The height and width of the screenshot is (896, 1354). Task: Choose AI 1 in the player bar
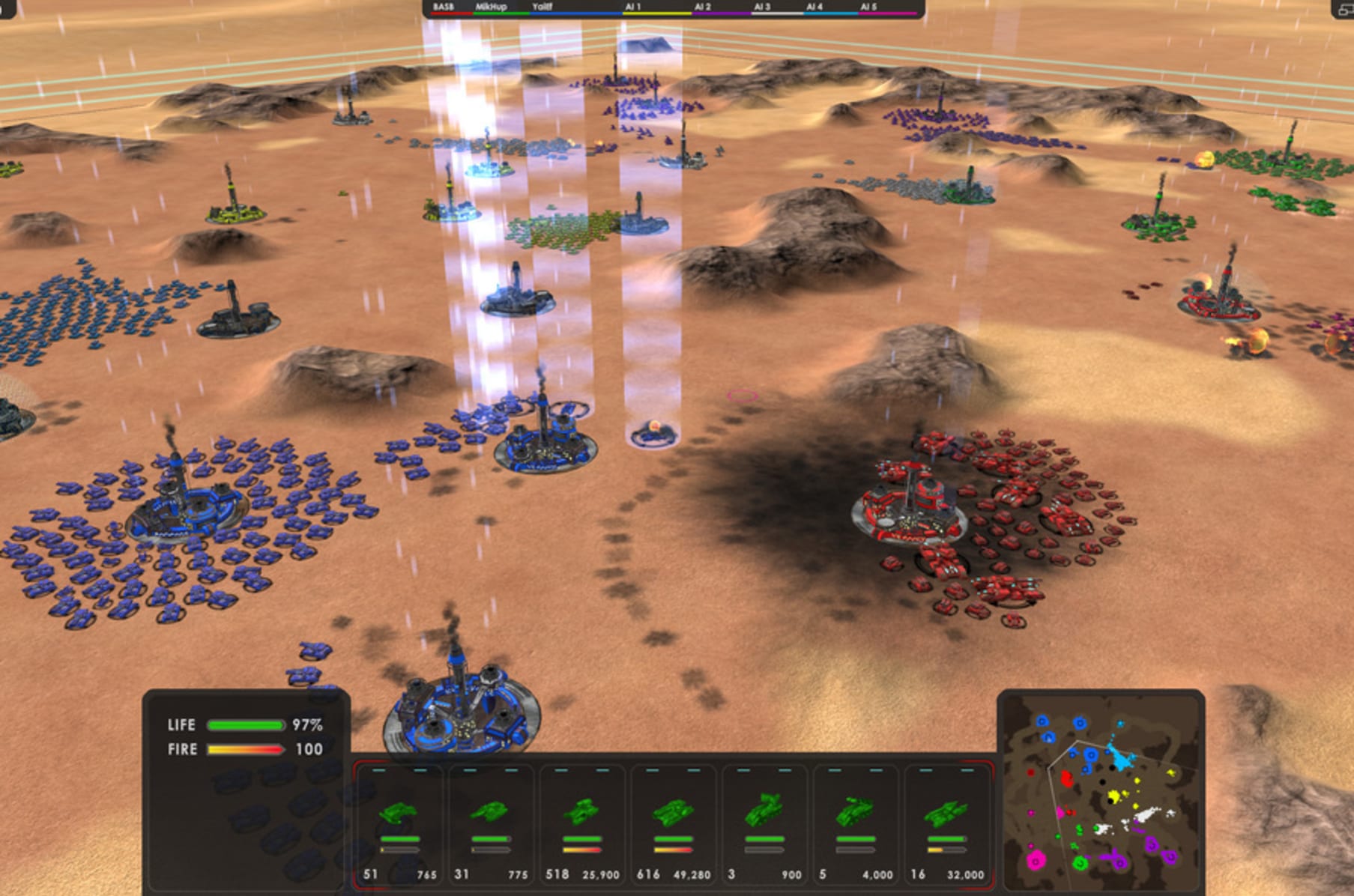click(x=633, y=7)
